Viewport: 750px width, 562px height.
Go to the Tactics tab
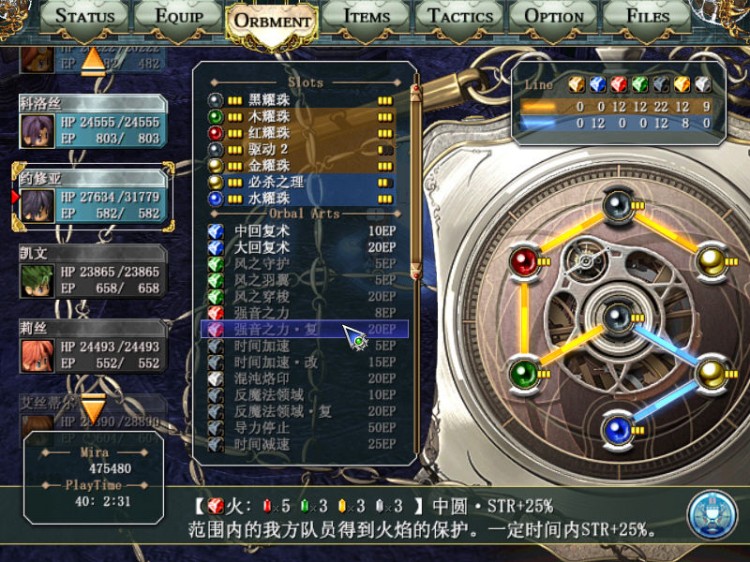pos(460,16)
